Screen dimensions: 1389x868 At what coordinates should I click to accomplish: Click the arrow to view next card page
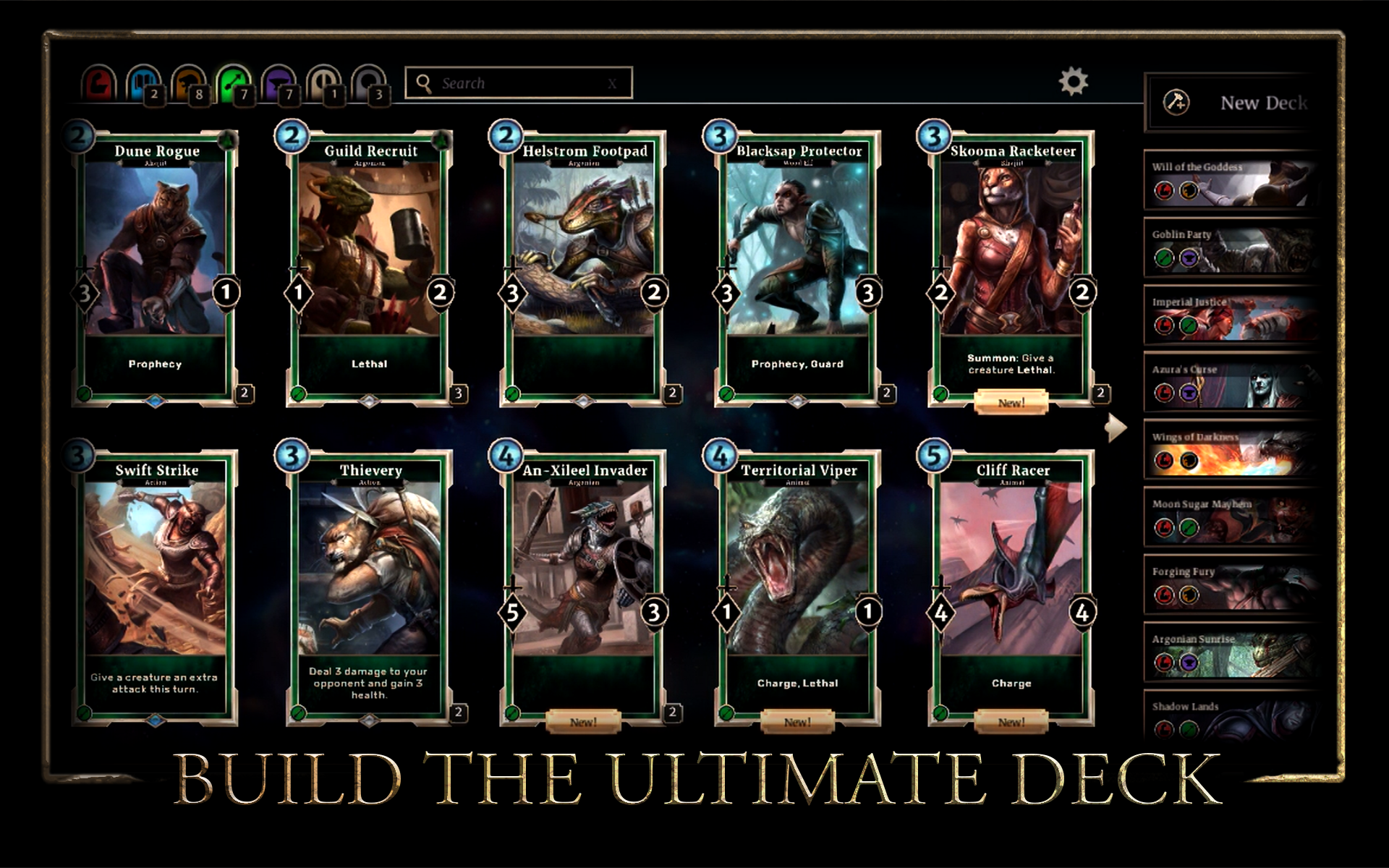1115,427
